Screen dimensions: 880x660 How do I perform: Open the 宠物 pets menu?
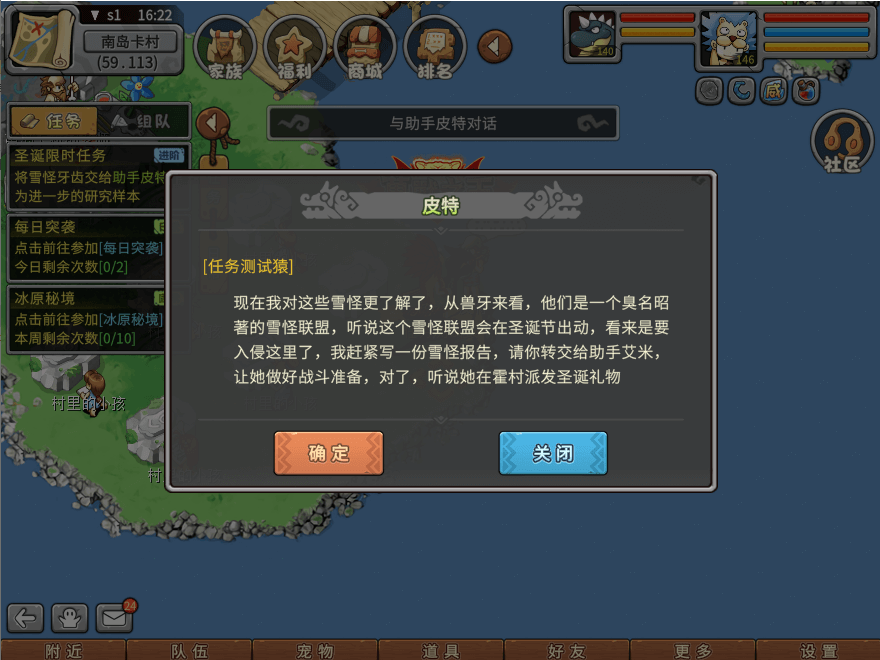tap(314, 651)
